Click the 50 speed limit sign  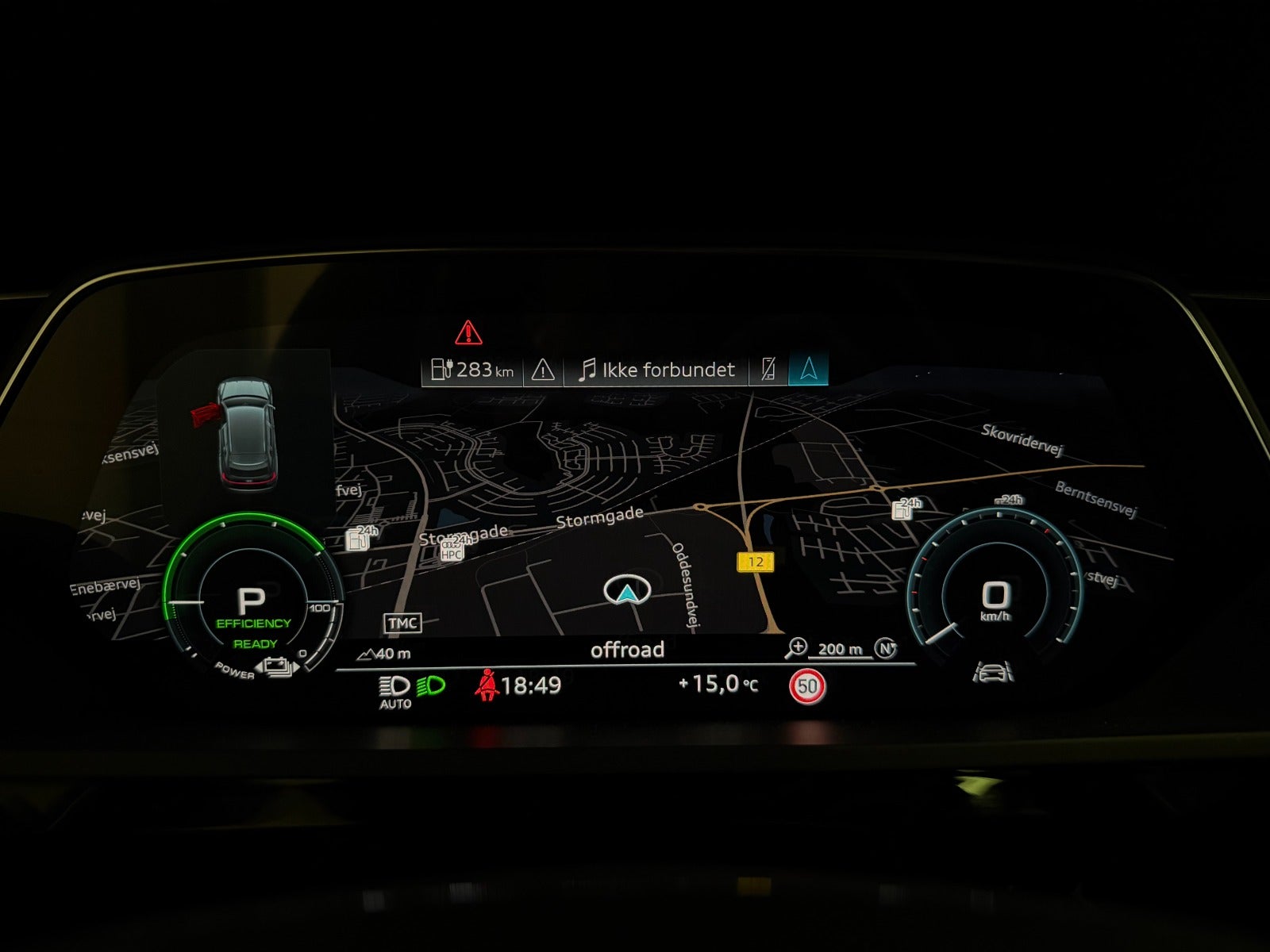point(807,686)
